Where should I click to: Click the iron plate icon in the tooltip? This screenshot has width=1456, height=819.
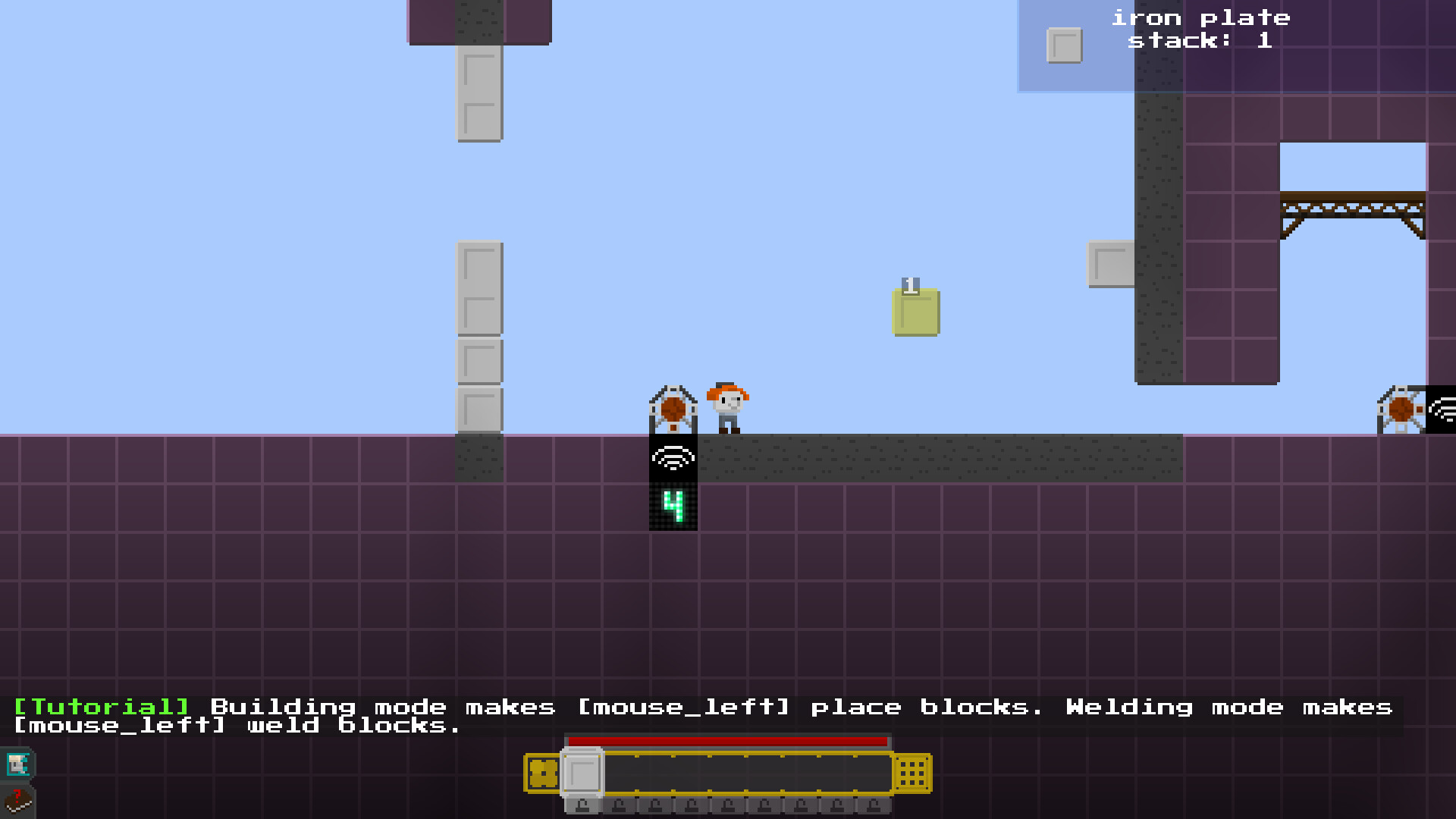pyautogui.click(x=1063, y=43)
